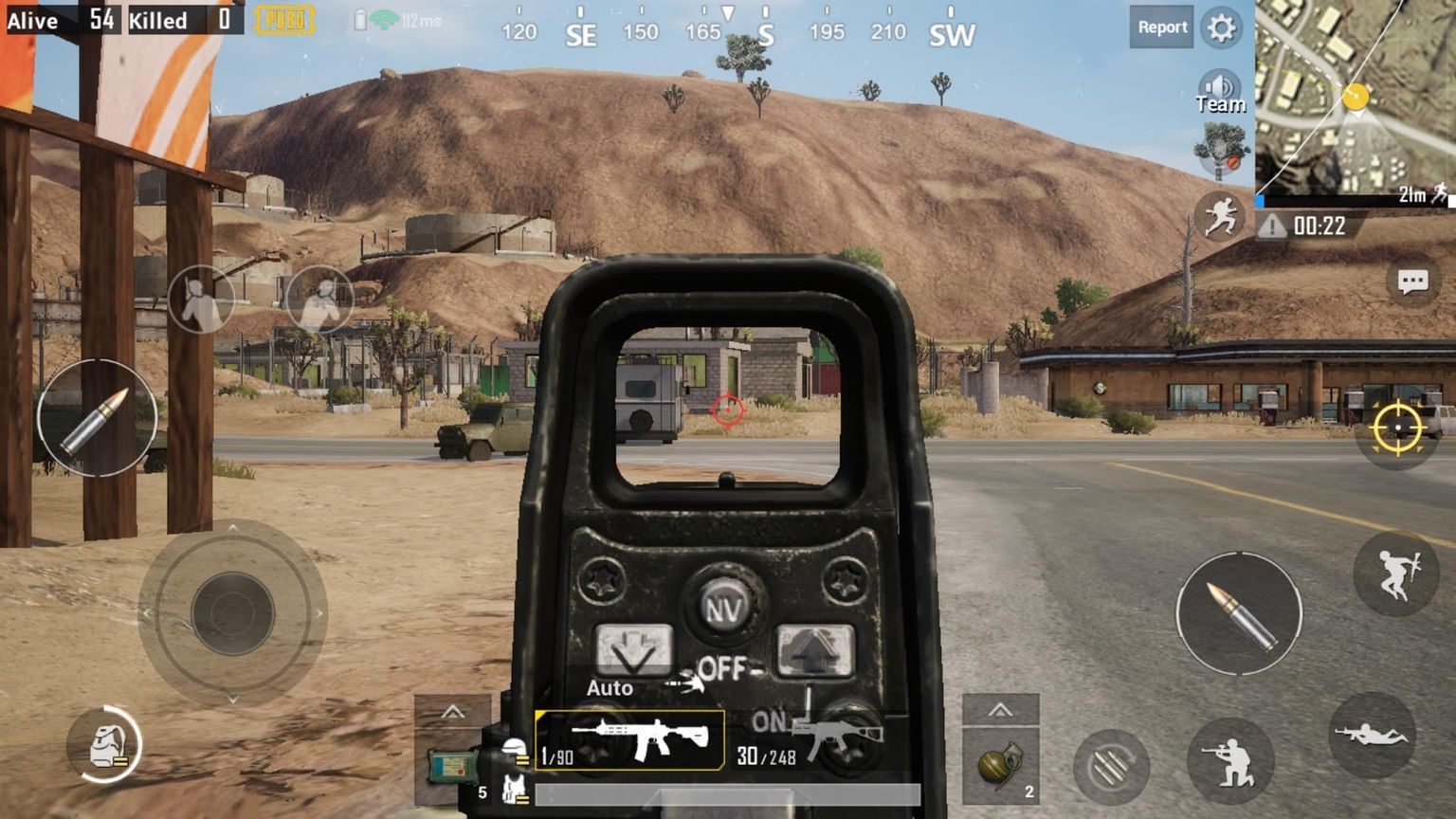Expand the throwables list above the grenade
Viewport: 1456px width, 819px height.
1000,710
